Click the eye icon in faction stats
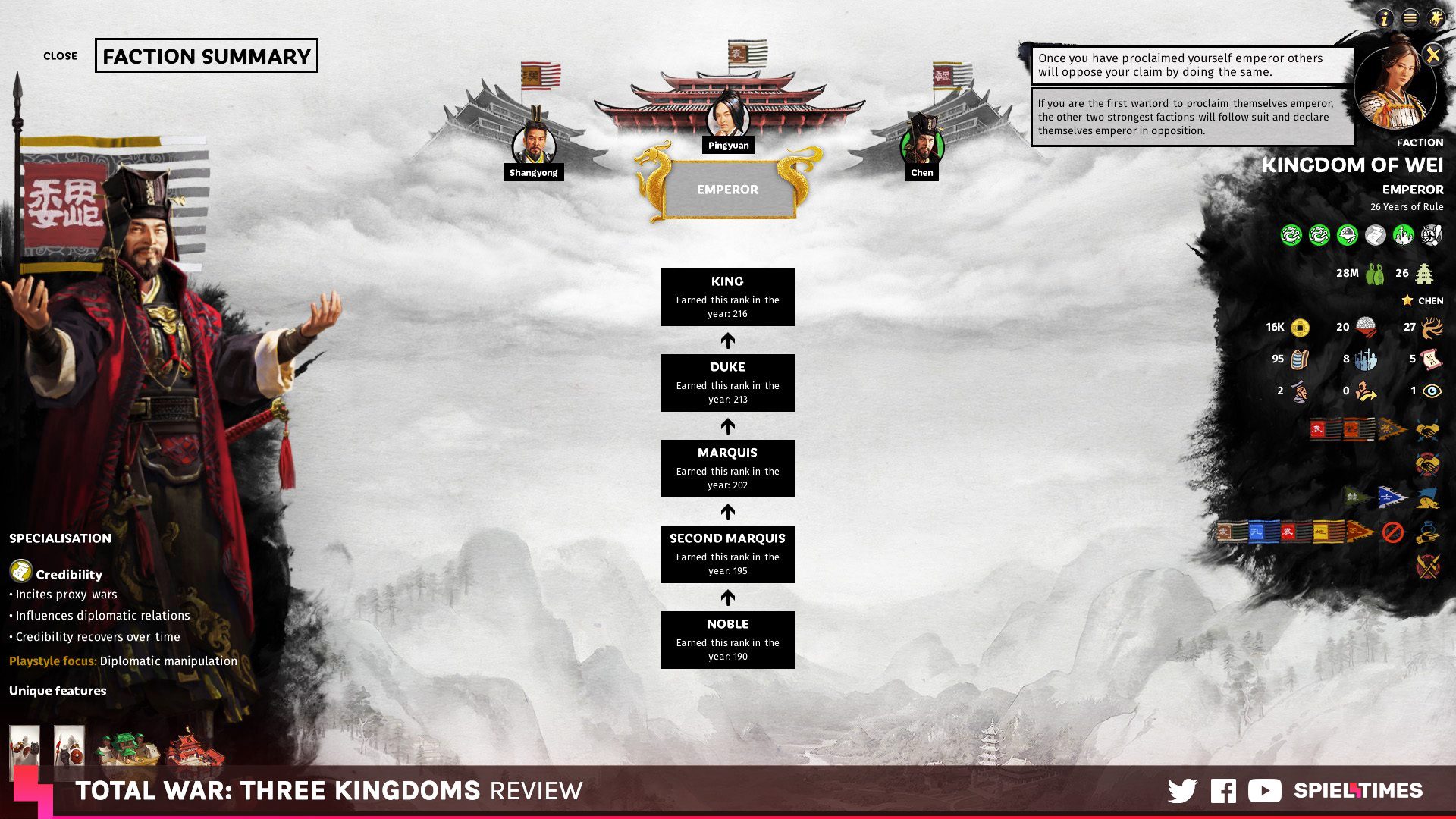 1432,391
